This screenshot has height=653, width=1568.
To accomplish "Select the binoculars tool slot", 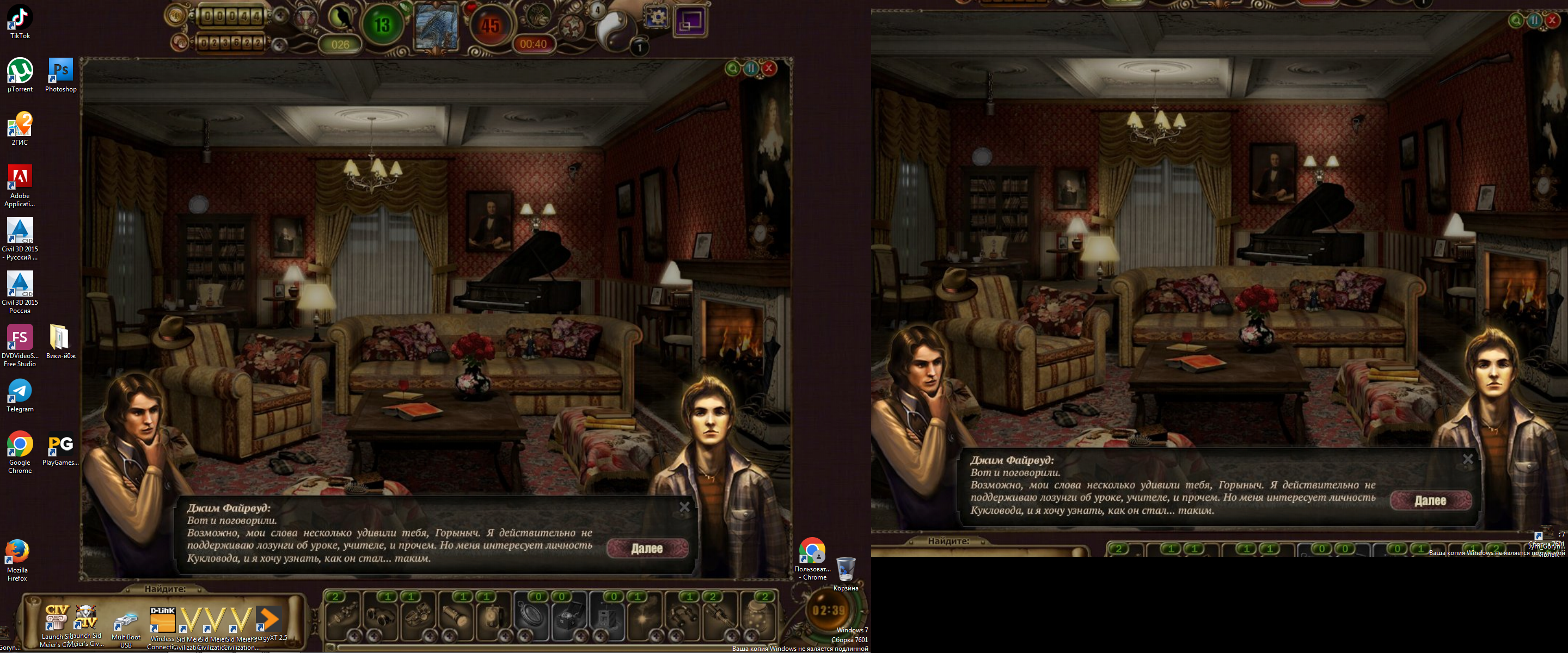I will 681,618.
